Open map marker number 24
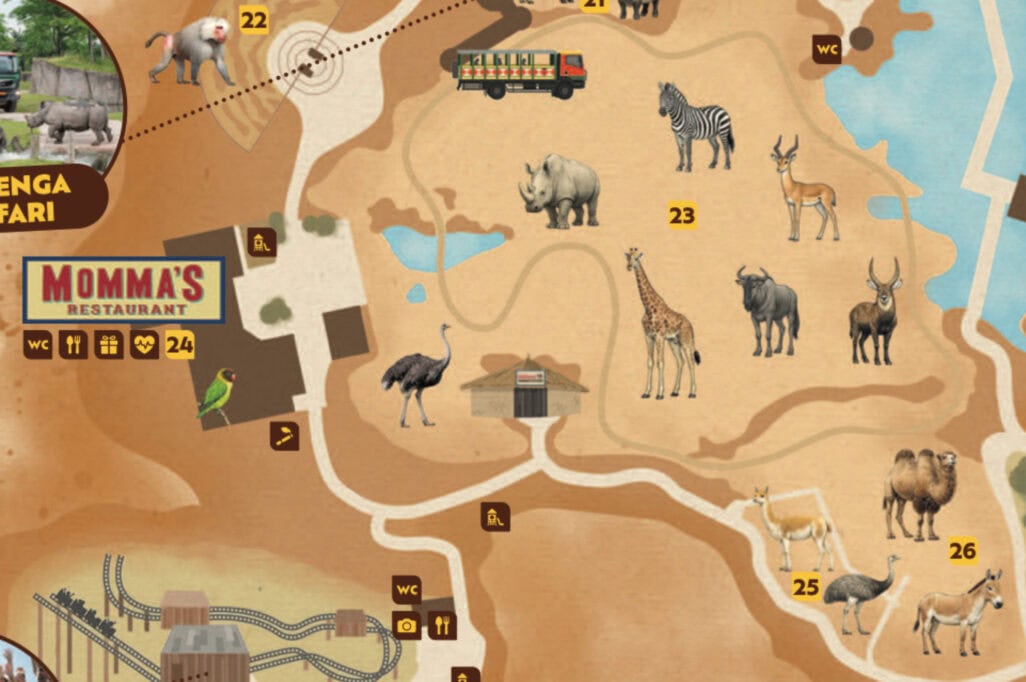The height and width of the screenshot is (682, 1026). 180,346
